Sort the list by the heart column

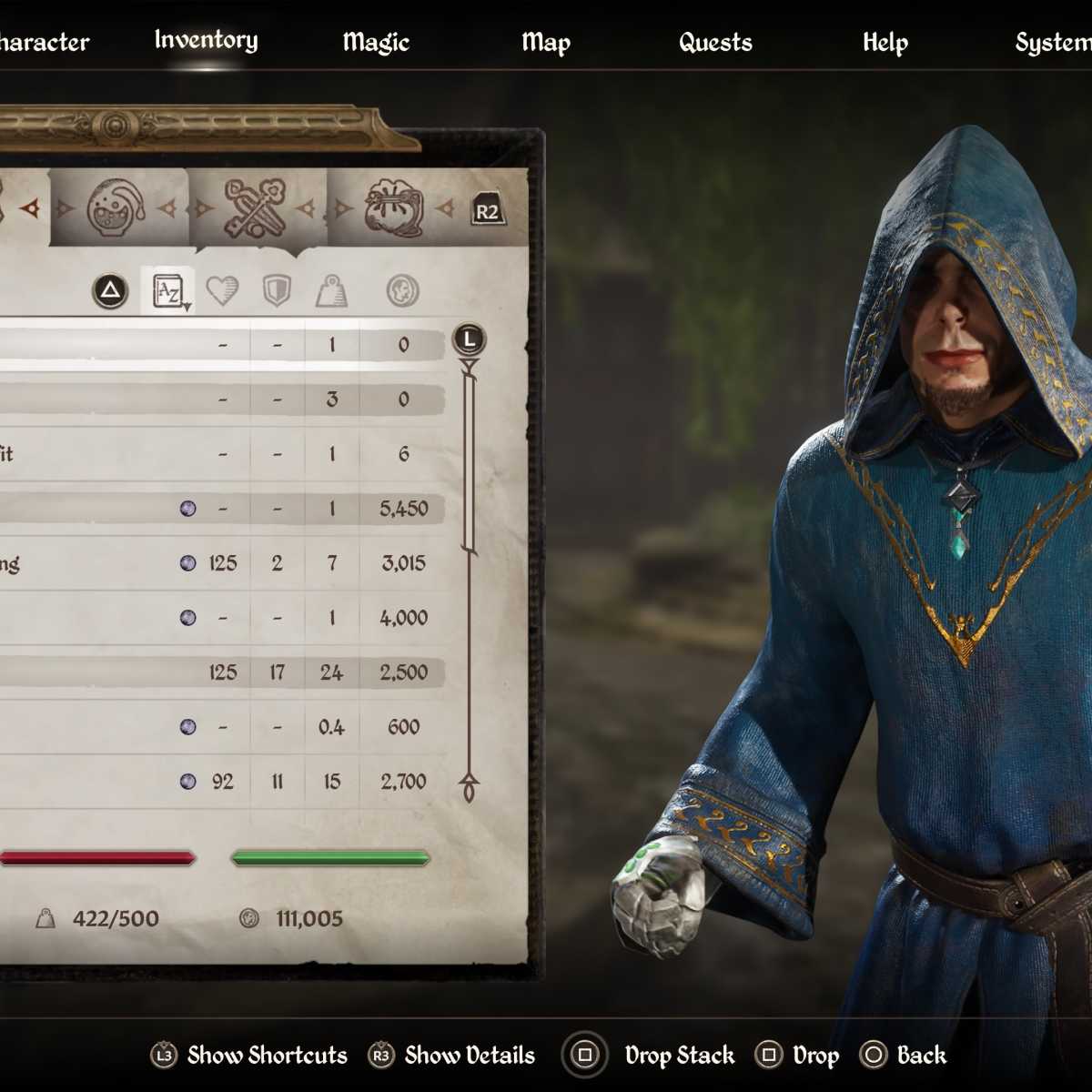(x=222, y=291)
